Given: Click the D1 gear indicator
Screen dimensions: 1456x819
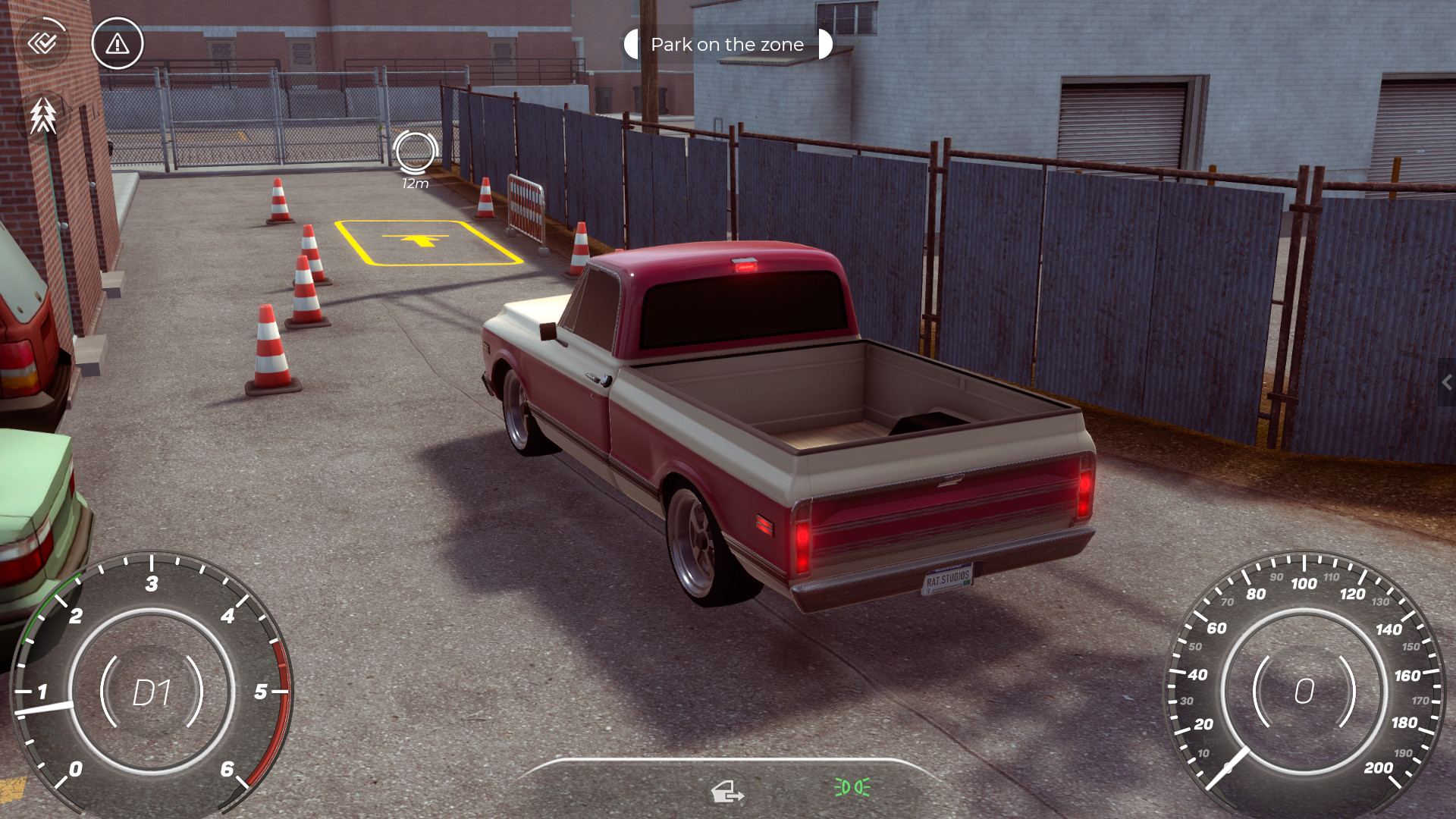Looking at the screenshot, I should 154,692.
